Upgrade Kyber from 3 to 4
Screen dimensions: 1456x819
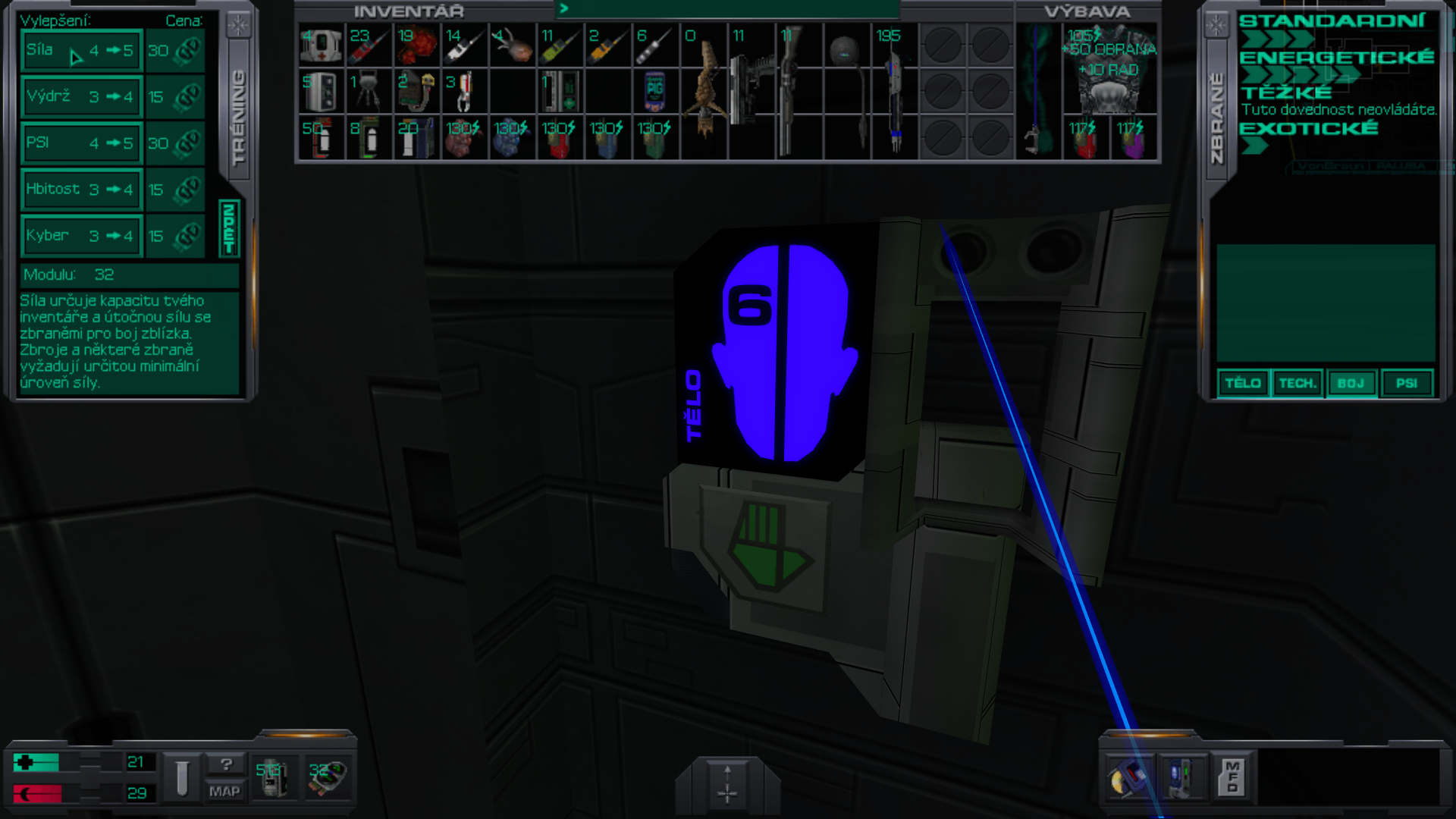[80, 235]
